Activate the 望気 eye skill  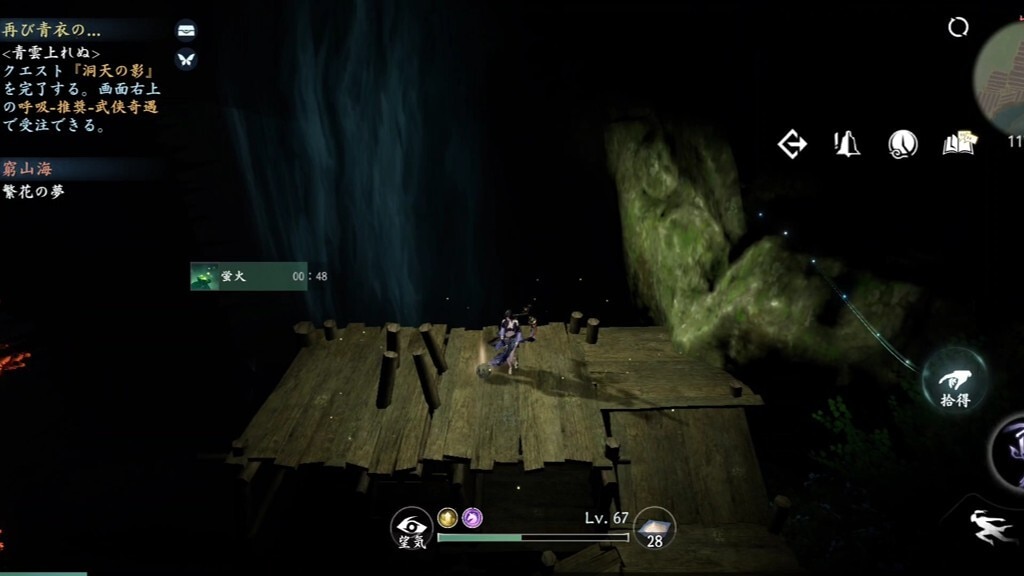(411, 529)
